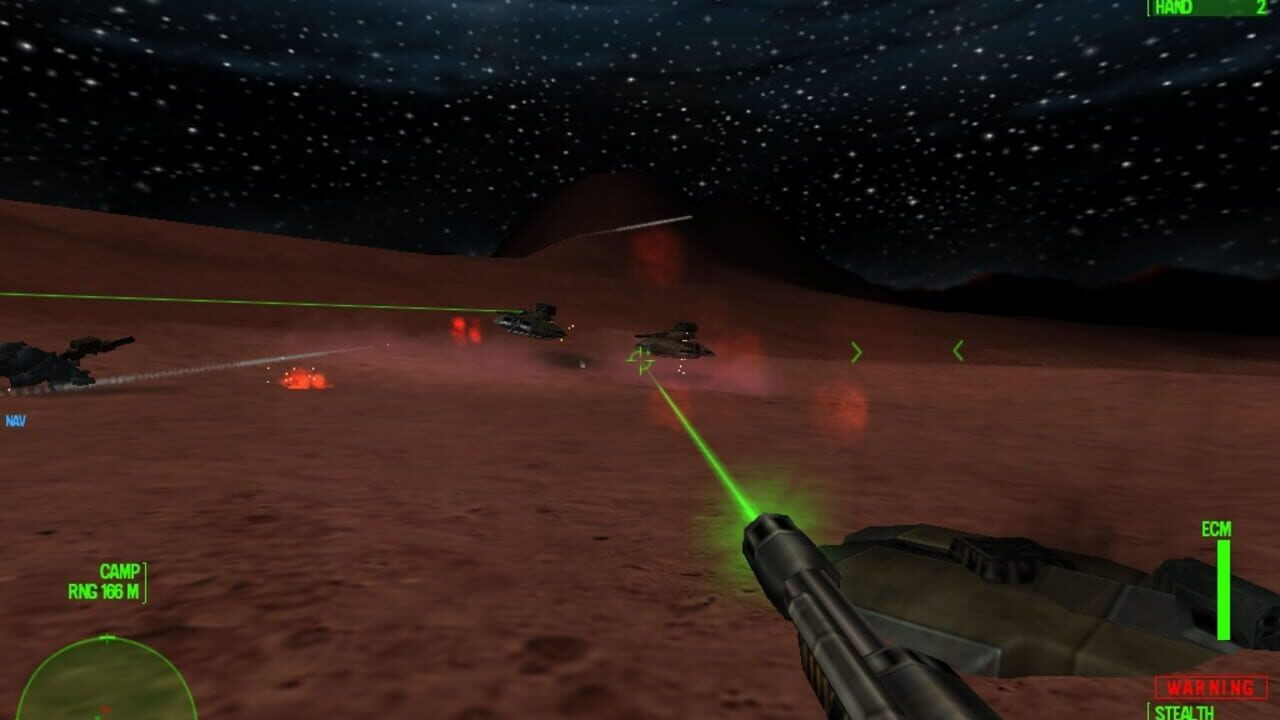This screenshot has width=1280, height=720.
Task: Click the circular green radar minimap
Action: [x=105, y=682]
